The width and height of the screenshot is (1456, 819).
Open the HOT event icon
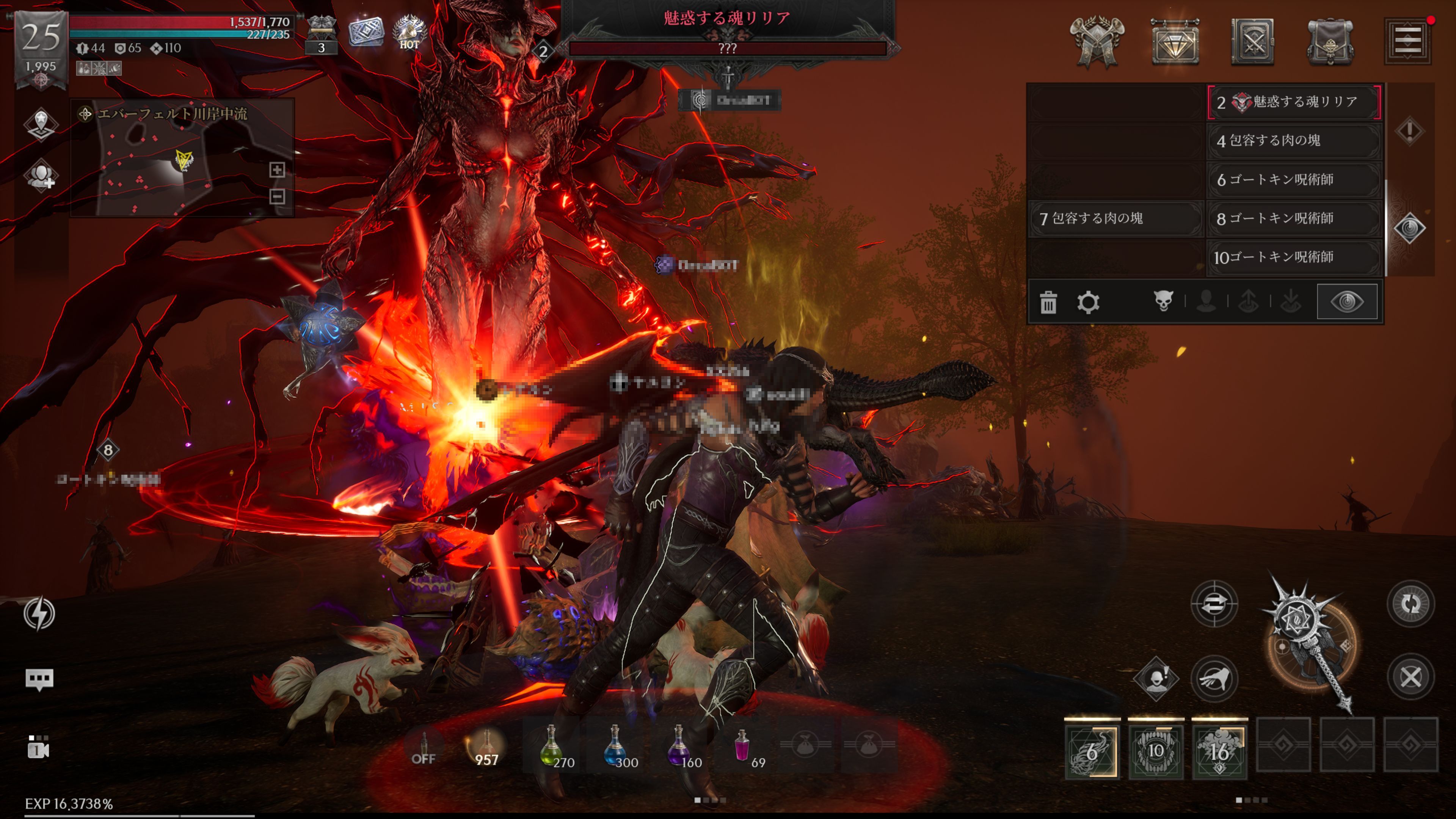(x=409, y=31)
